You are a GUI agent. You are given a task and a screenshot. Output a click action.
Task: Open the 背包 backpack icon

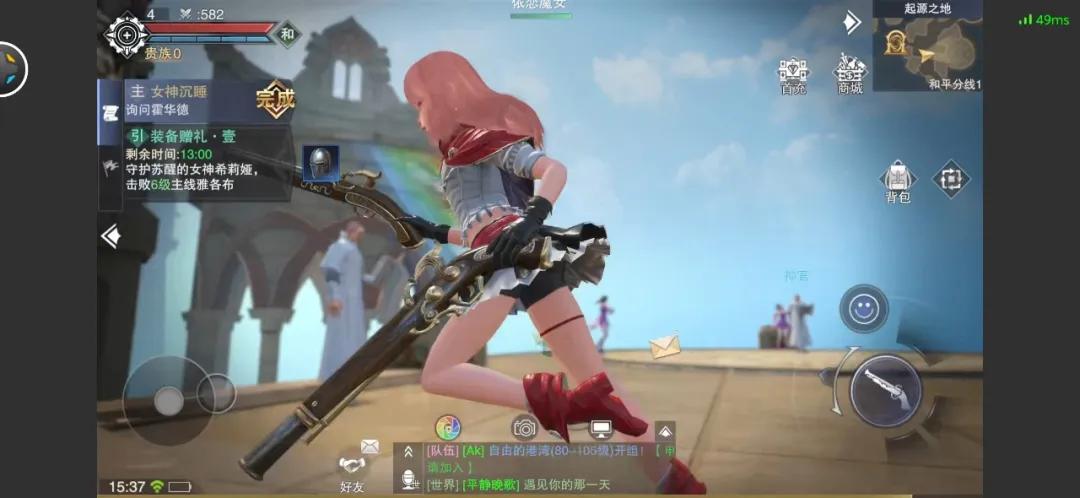pyautogui.click(x=898, y=179)
